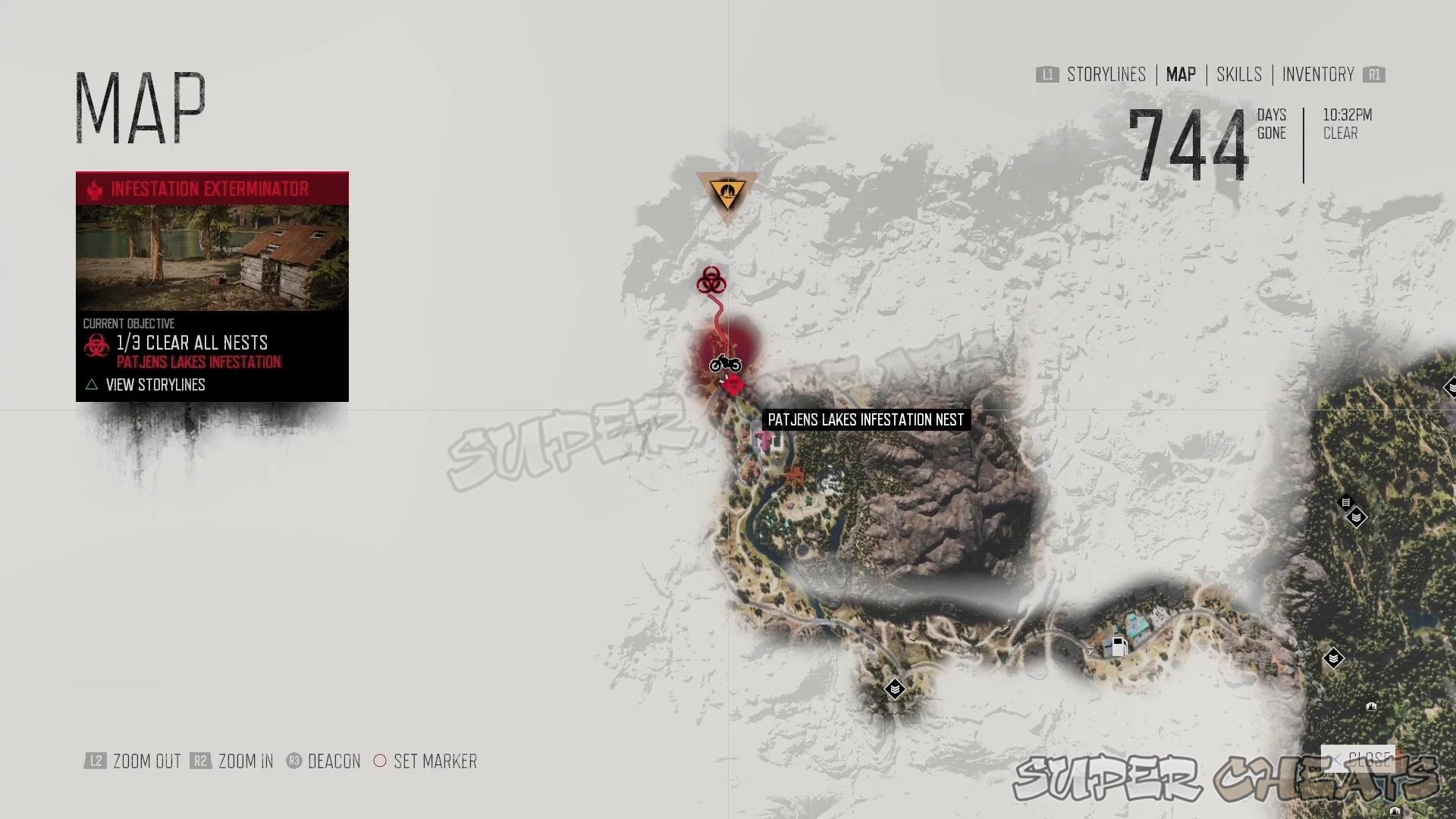Select the R3 Deacon recenter icon
This screenshot has height=819, width=1456.
pos(293,761)
